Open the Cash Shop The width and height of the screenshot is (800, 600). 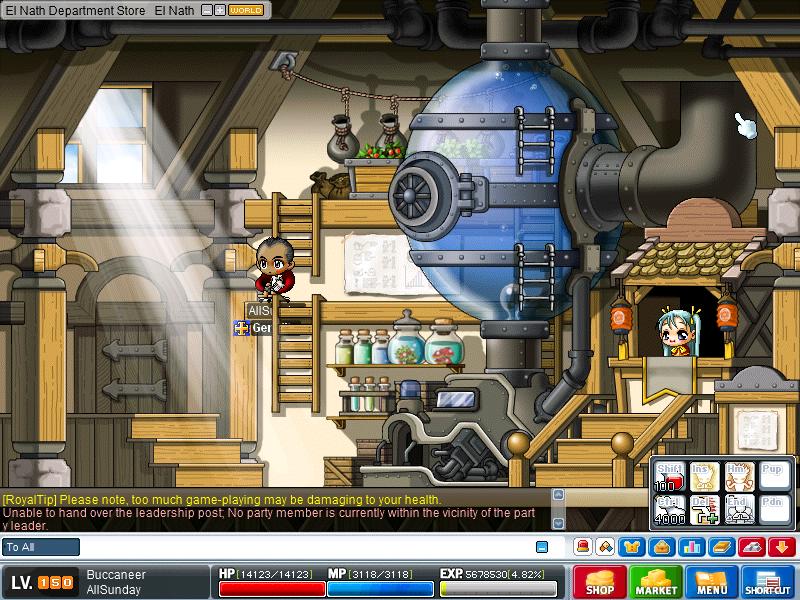(x=599, y=583)
